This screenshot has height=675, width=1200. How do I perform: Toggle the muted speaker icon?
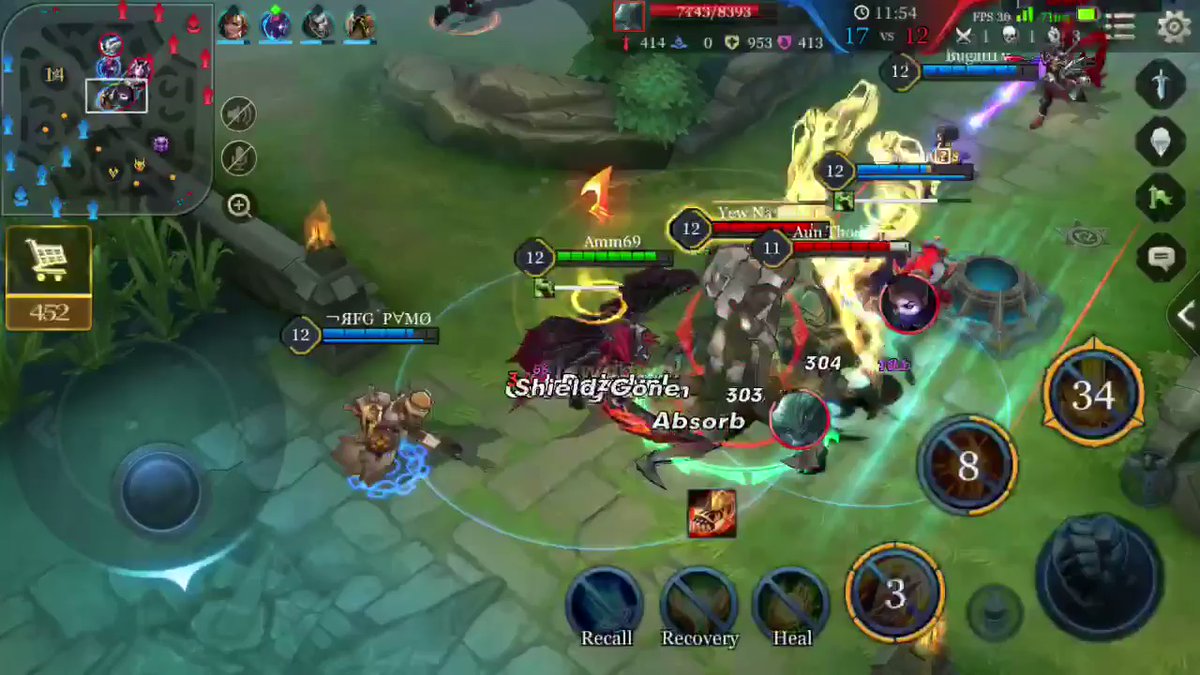[x=238, y=116]
